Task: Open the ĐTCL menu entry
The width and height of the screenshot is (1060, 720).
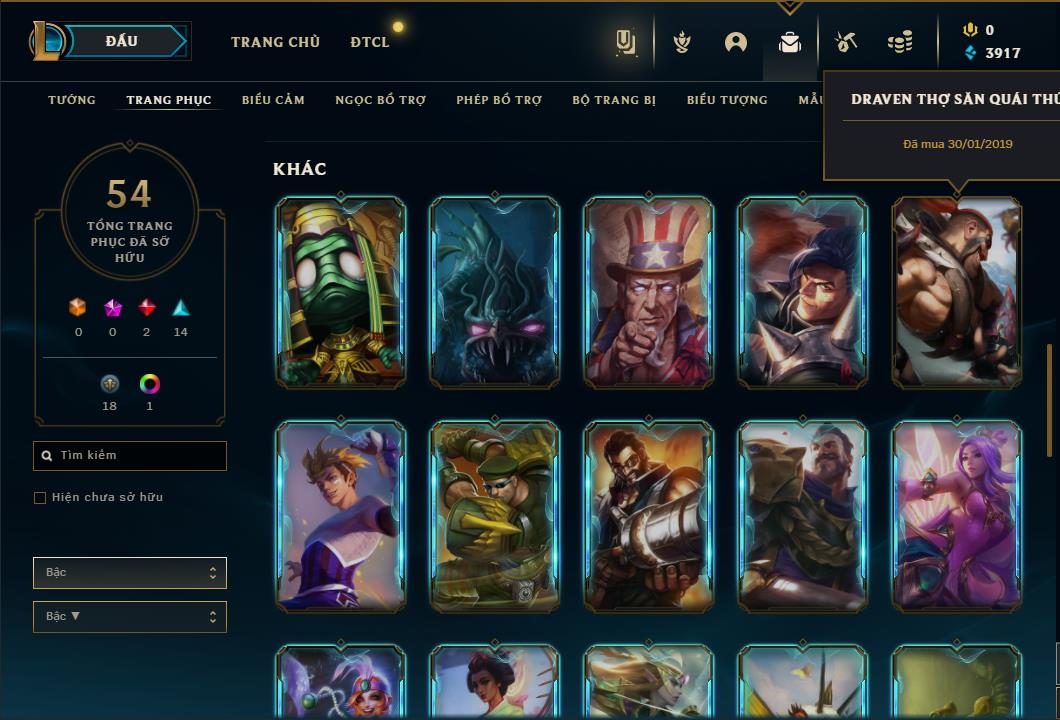Action: coord(370,42)
